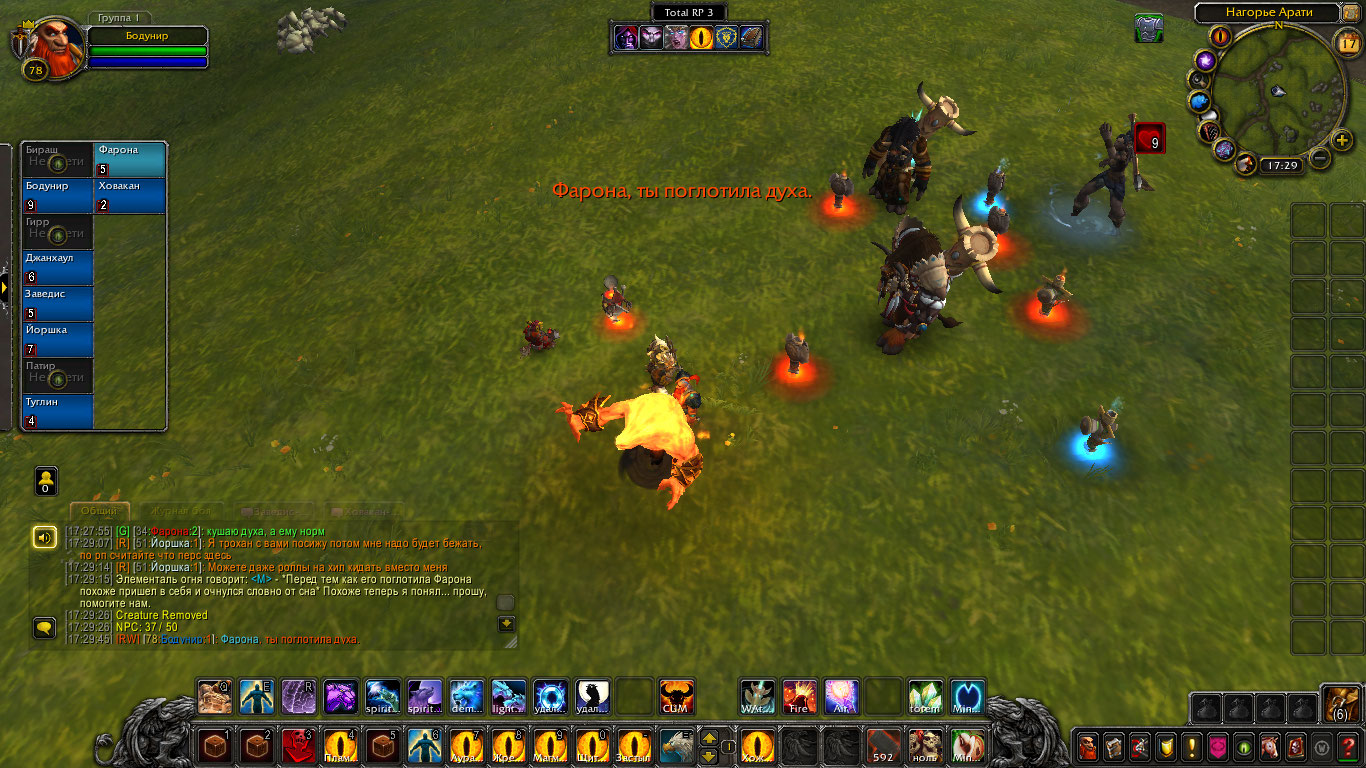This screenshot has width=1366, height=768.
Task: Open the character info micro button
Action: (x=1087, y=746)
